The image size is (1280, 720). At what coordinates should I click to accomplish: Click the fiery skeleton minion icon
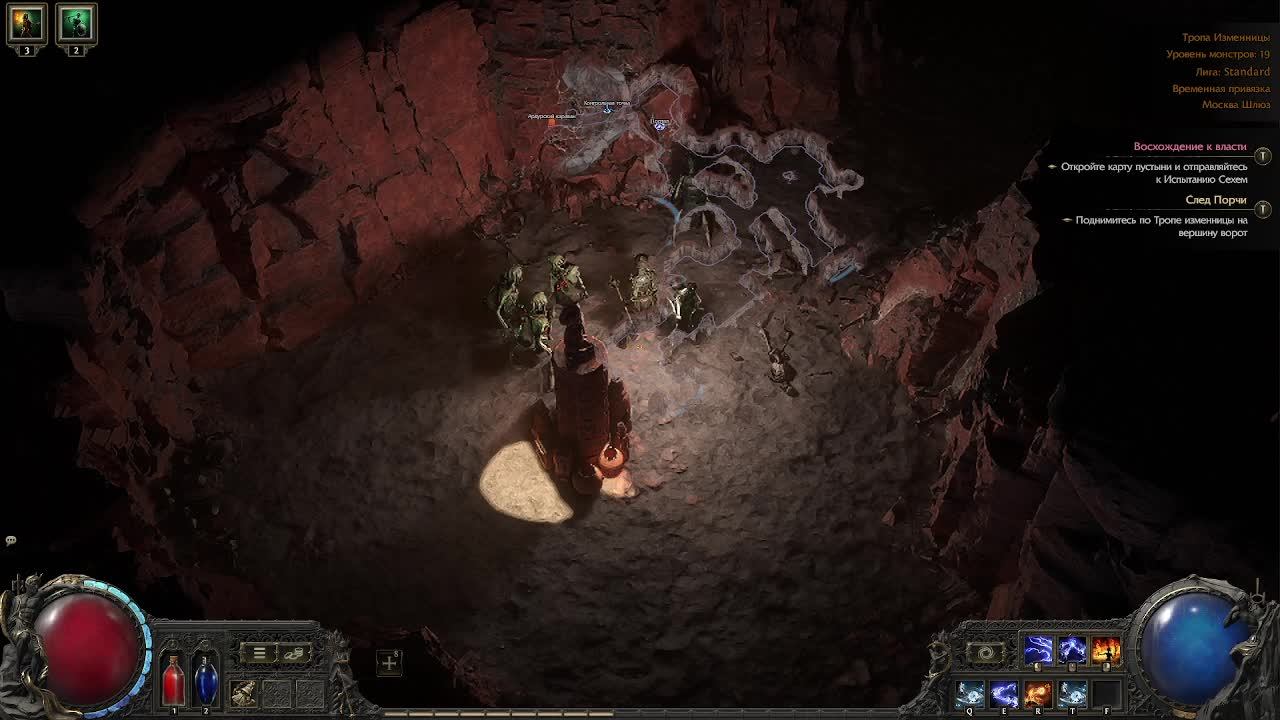pyautogui.click(x=27, y=23)
